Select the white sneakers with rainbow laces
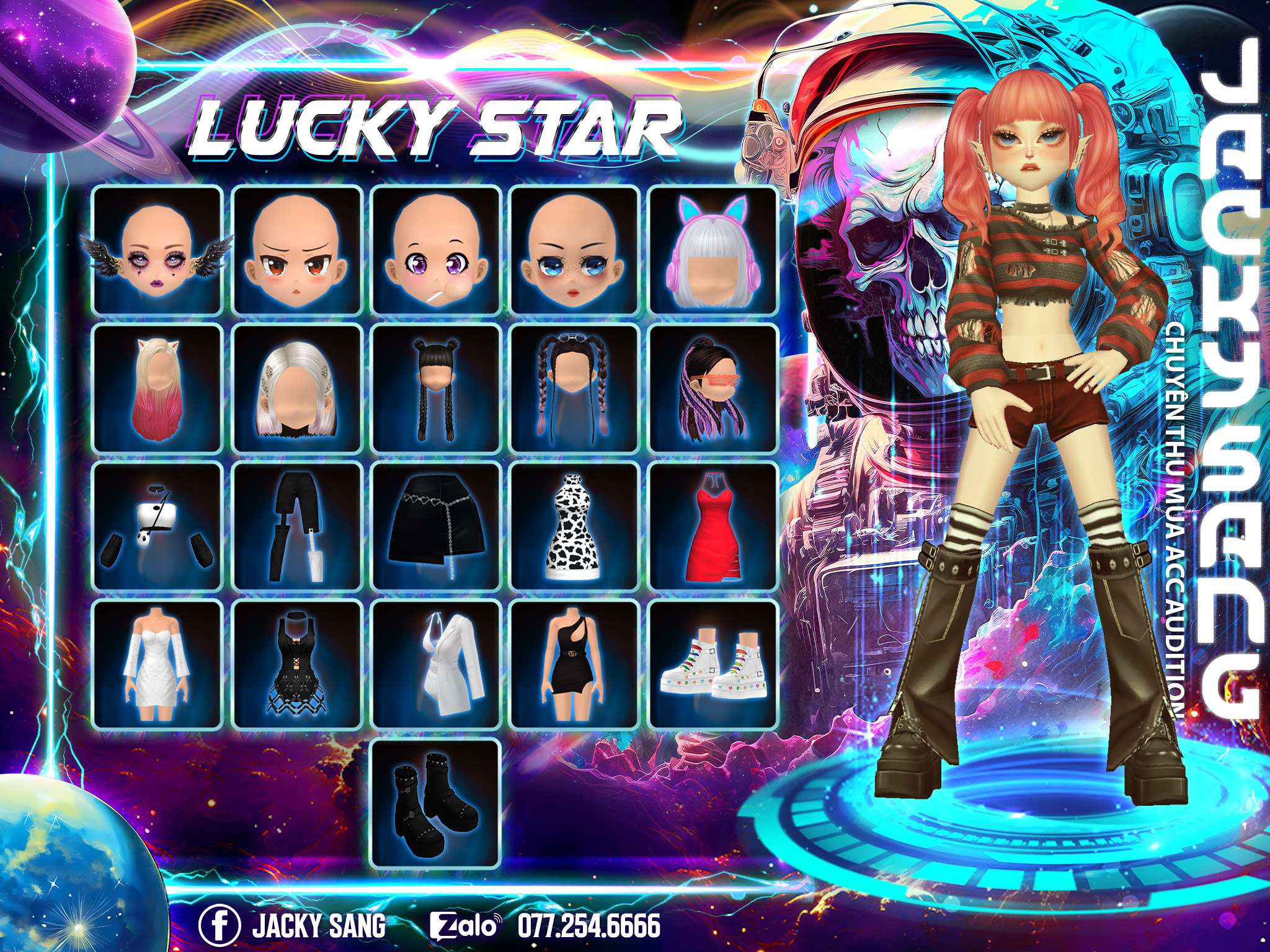The width and height of the screenshot is (1270, 952). point(713,664)
